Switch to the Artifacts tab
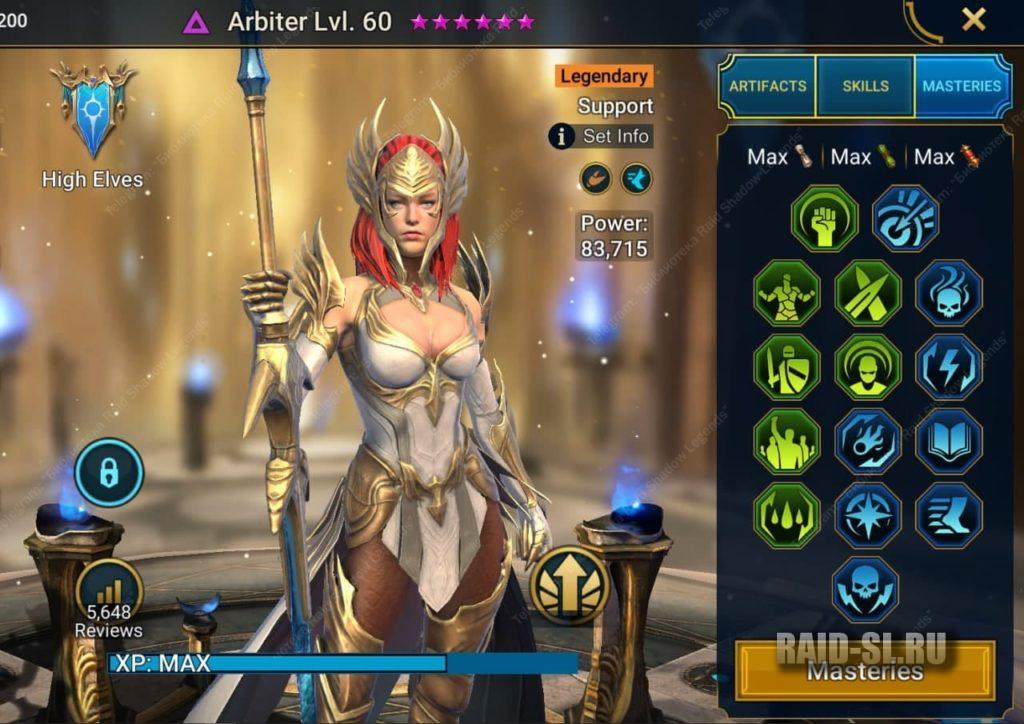This screenshot has width=1024, height=724. pos(767,86)
